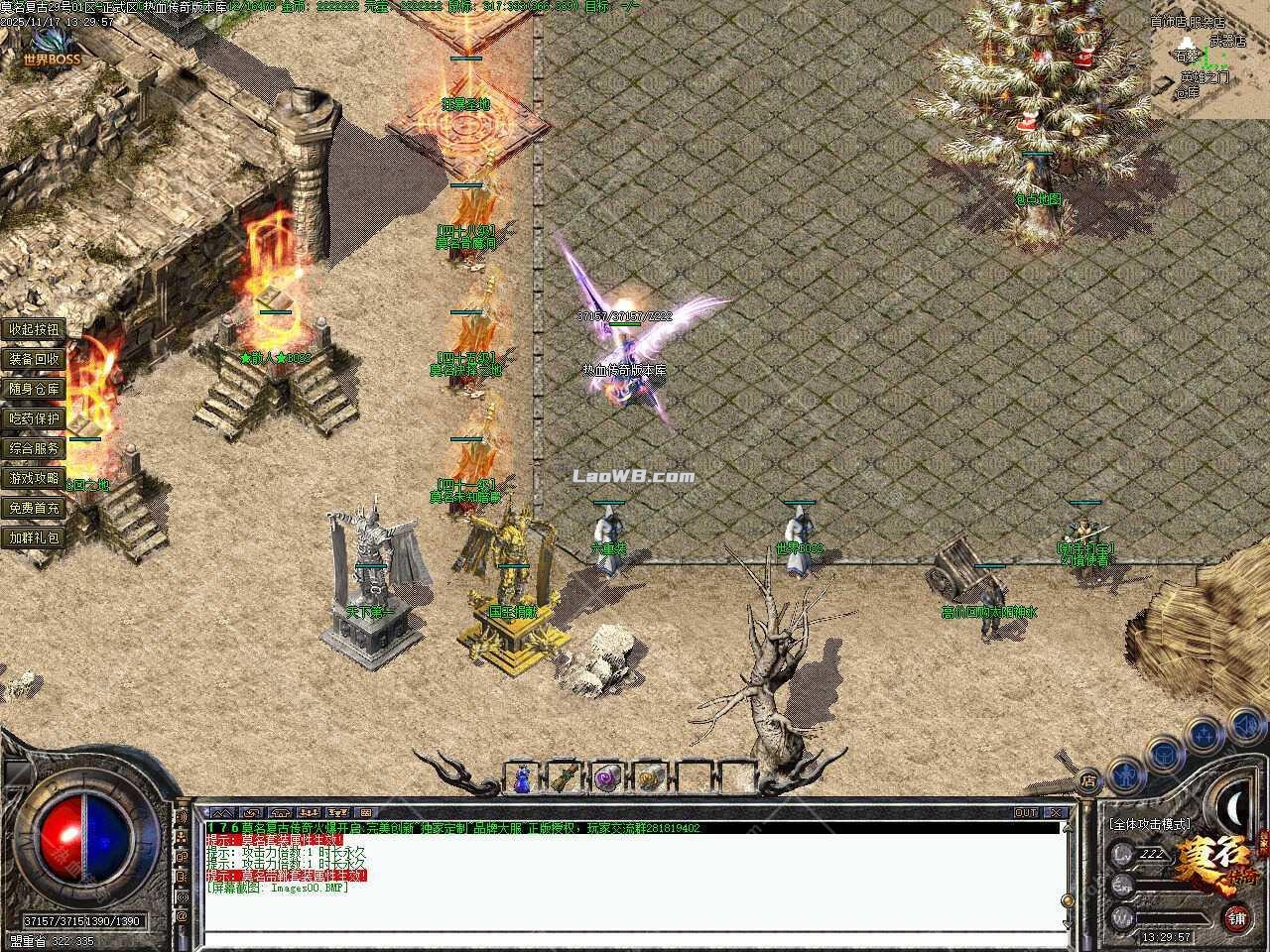Toggle the horn broadcast icon beside chat
The image size is (1270, 952).
(x=183, y=897)
